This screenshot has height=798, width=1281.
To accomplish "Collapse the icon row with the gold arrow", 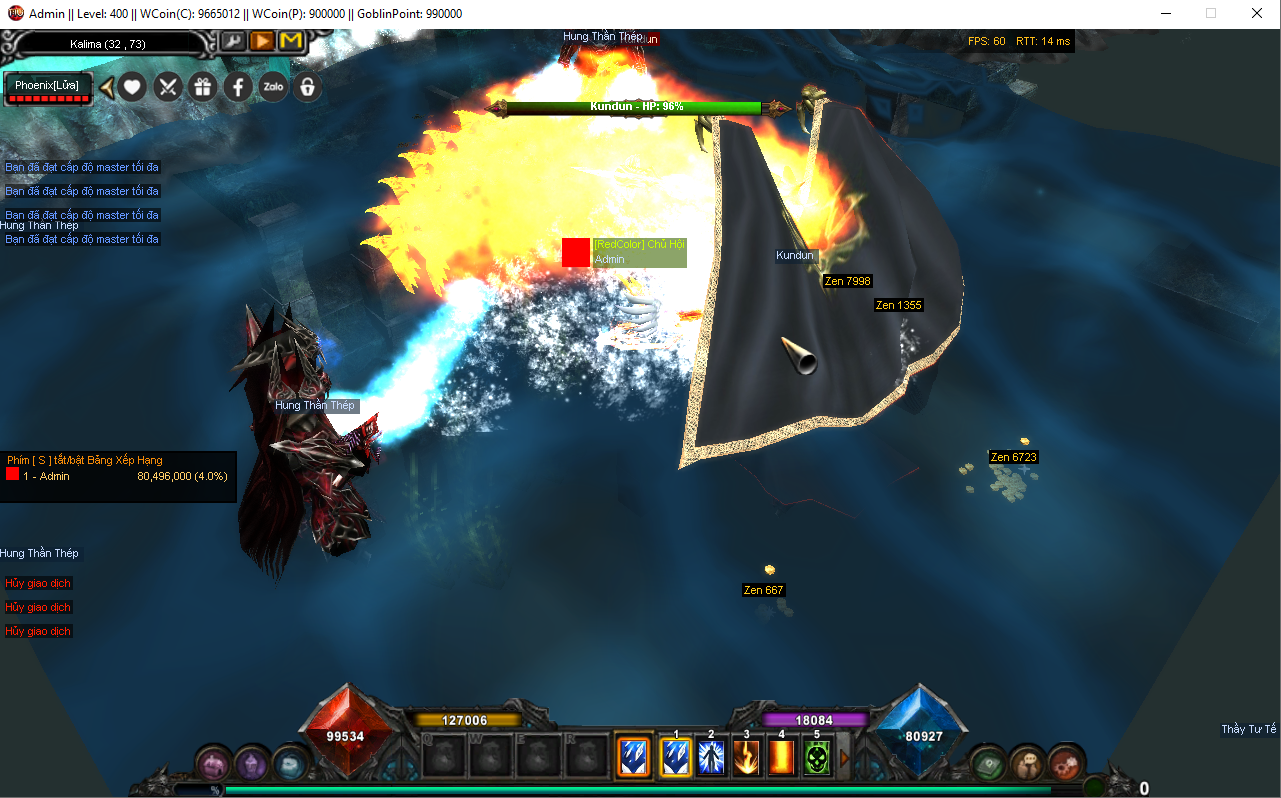I will click(106, 87).
